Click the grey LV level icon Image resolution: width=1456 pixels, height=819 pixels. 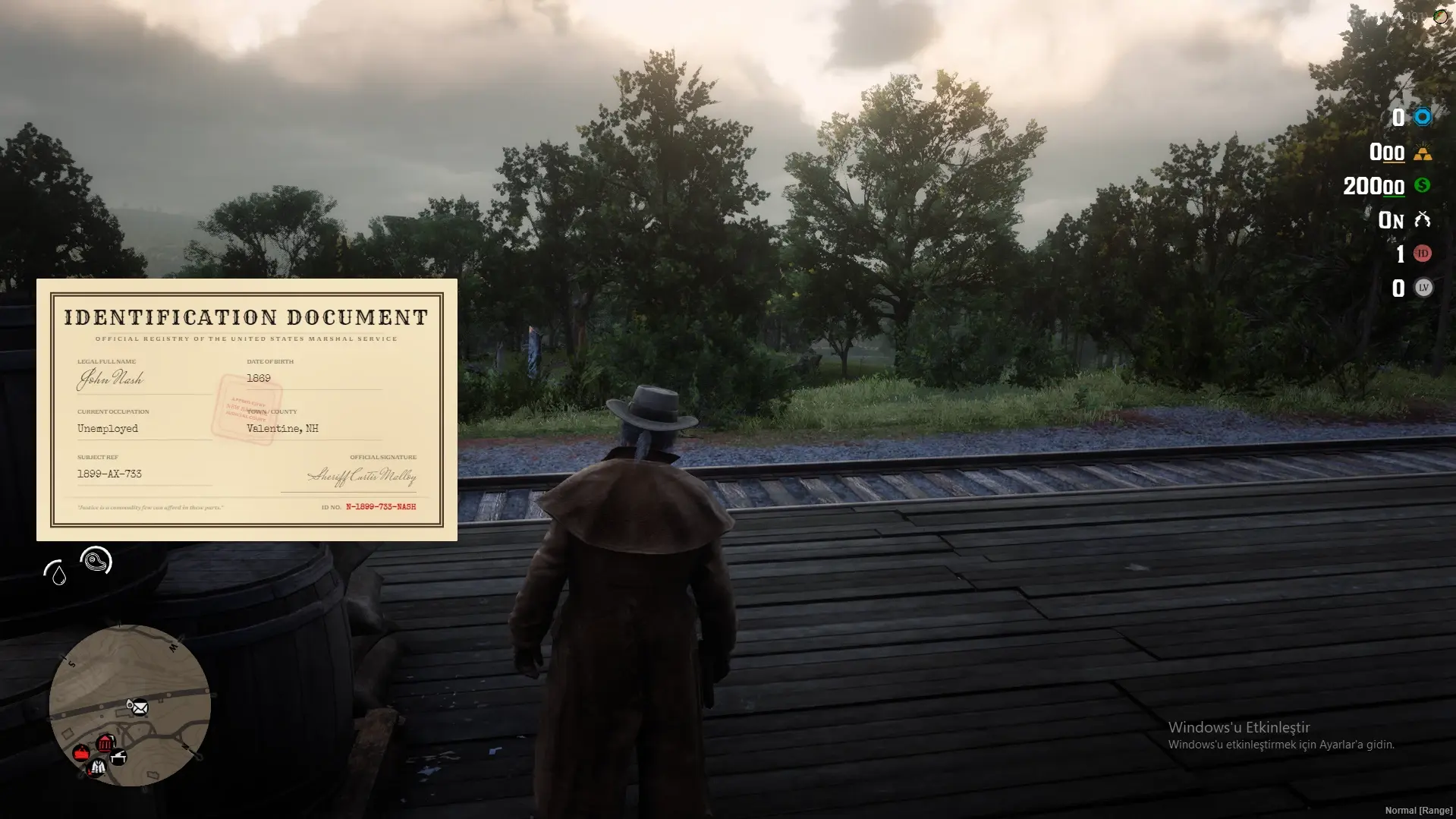tap(1423, 288)
